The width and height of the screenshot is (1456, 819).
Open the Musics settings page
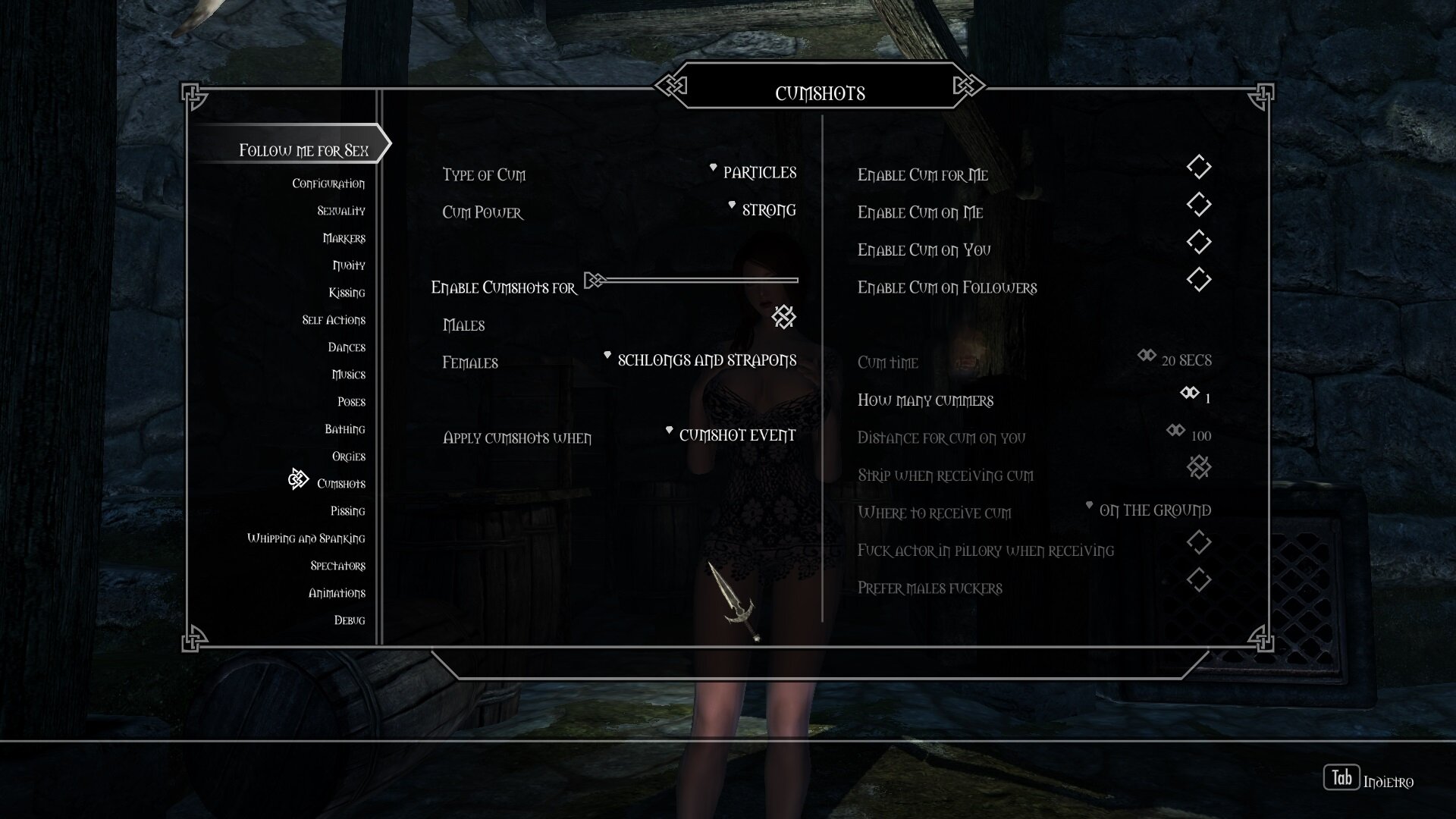[348, 375]
